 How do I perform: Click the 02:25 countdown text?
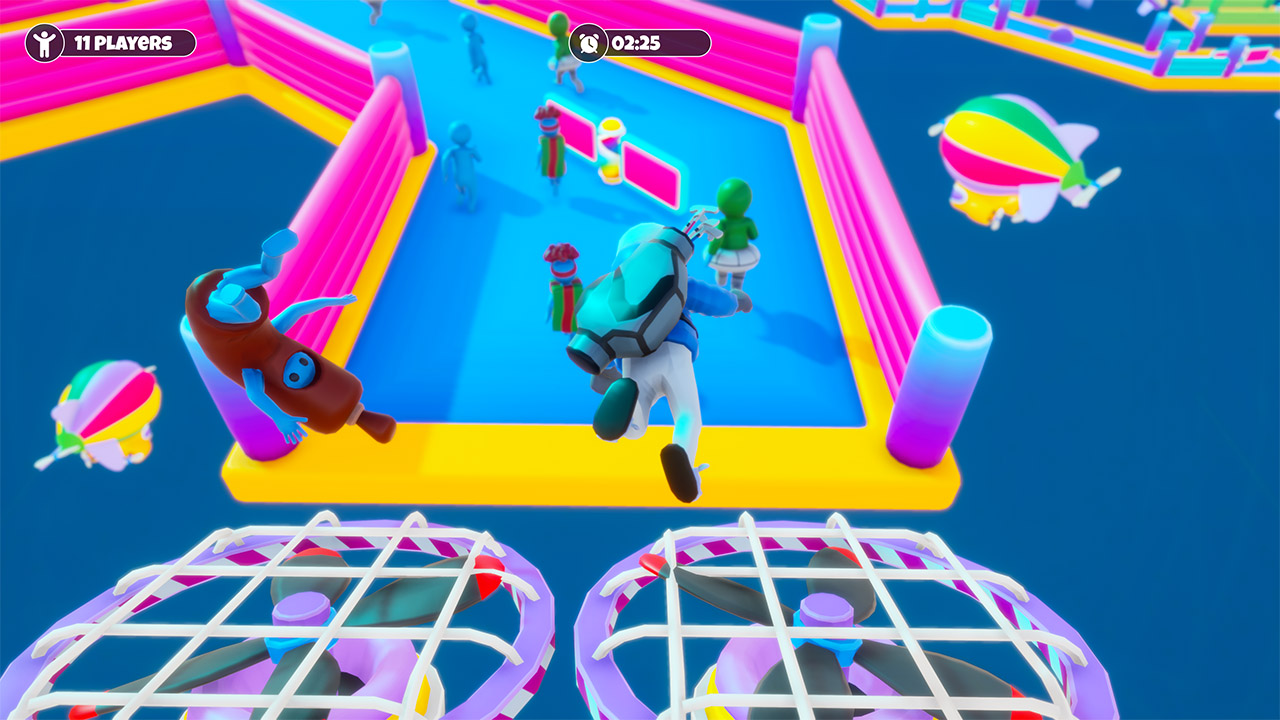pos(635,41)
